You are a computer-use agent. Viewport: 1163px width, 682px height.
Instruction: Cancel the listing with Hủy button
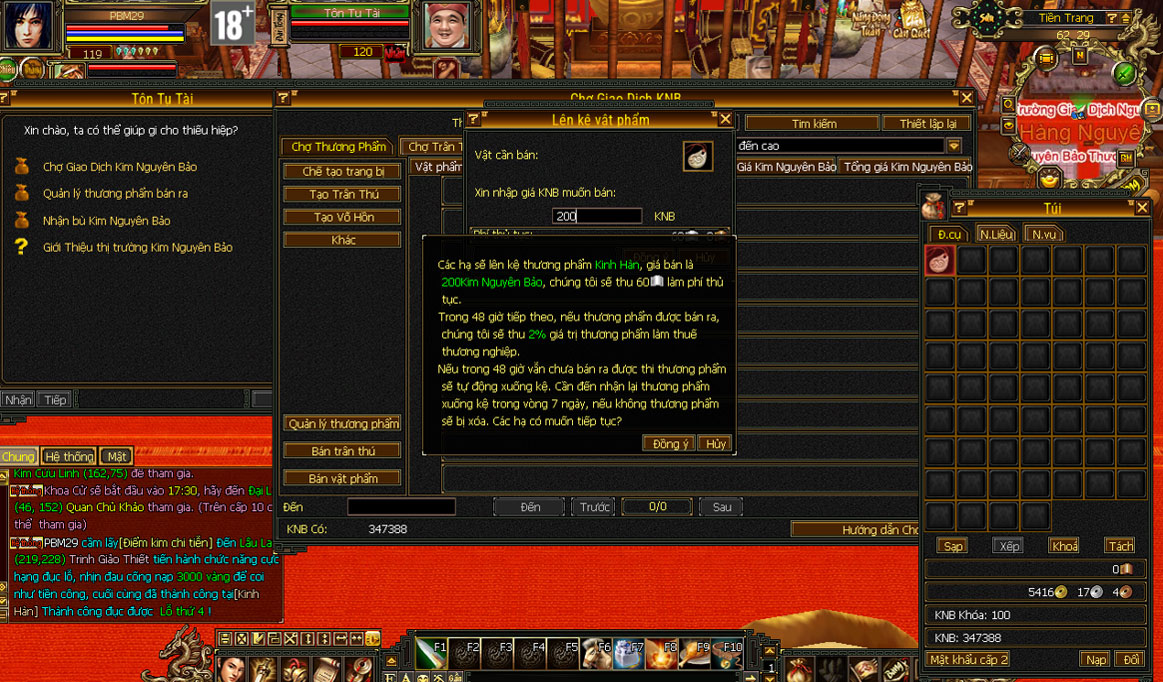[x=714, y=444]
